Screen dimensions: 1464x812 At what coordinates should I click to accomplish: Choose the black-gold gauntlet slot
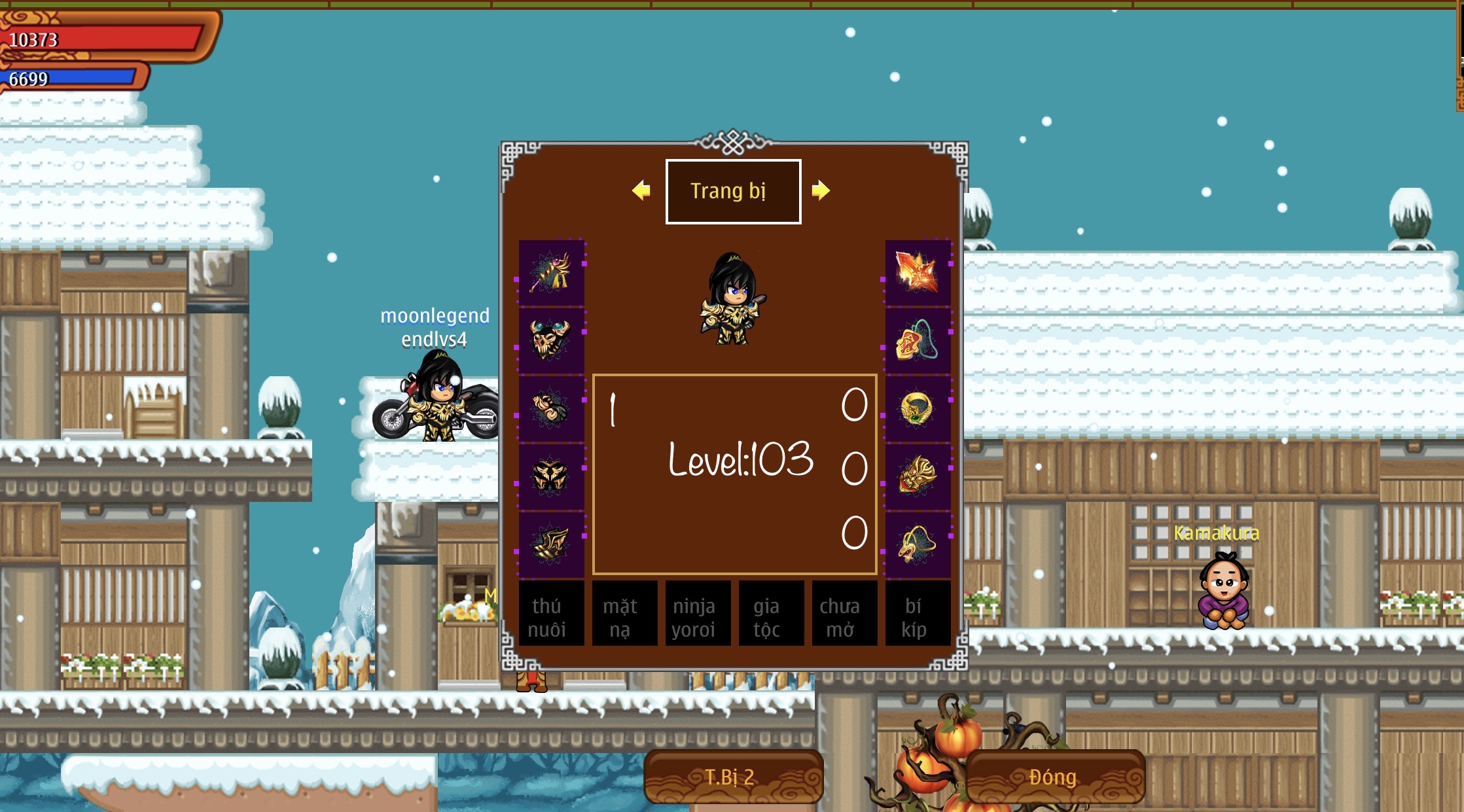coord(551,408)
